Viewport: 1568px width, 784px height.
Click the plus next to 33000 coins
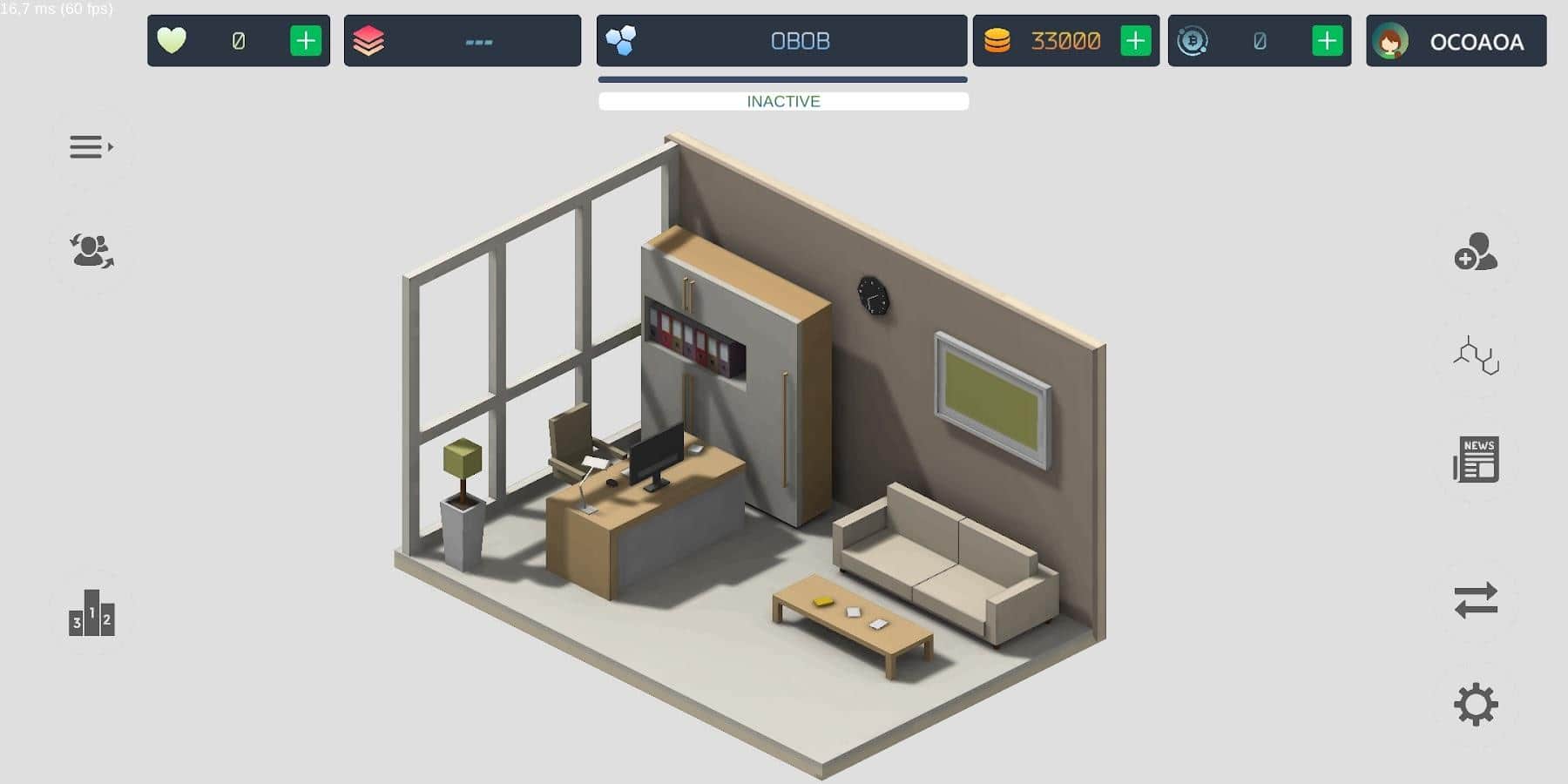[1134, 40]
